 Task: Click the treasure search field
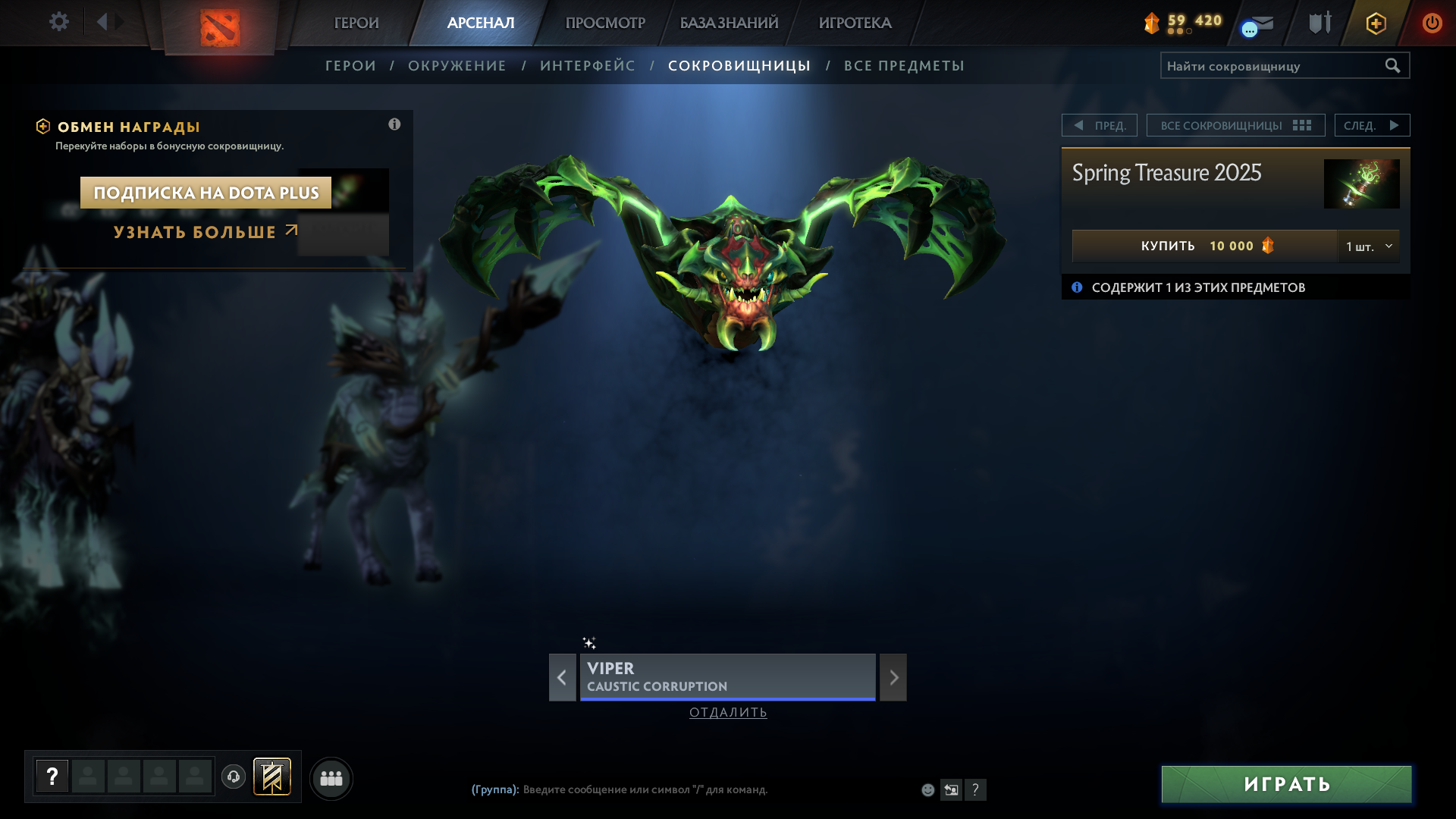[1272, 66]
